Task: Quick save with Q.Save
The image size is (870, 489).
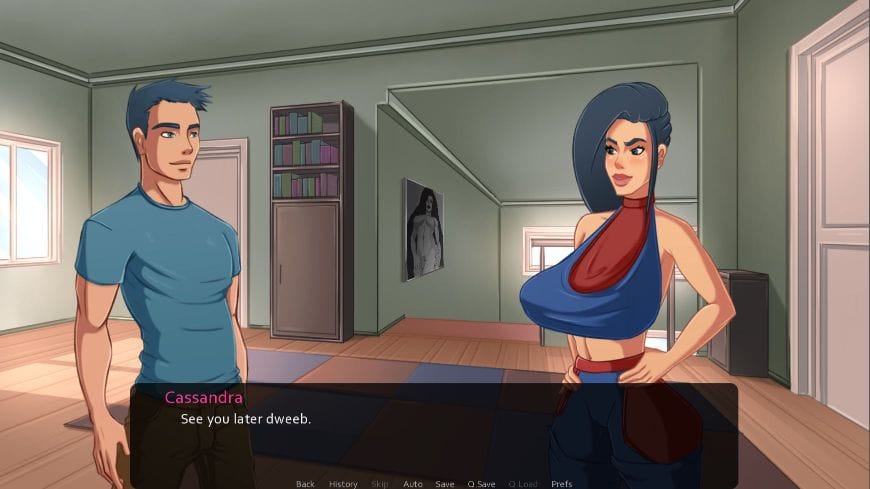Action: (481, 484)
